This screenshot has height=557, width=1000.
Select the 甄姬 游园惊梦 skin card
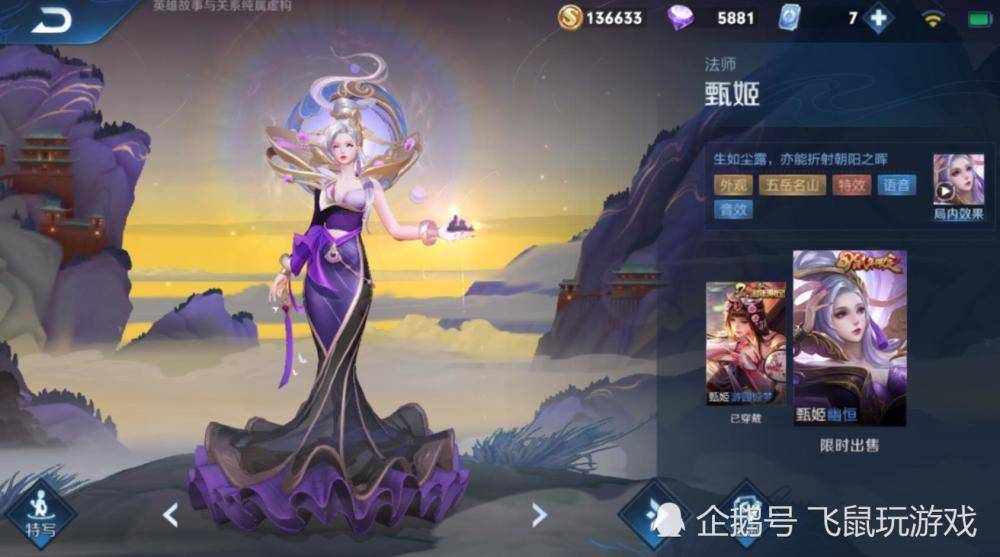[745, 343]
